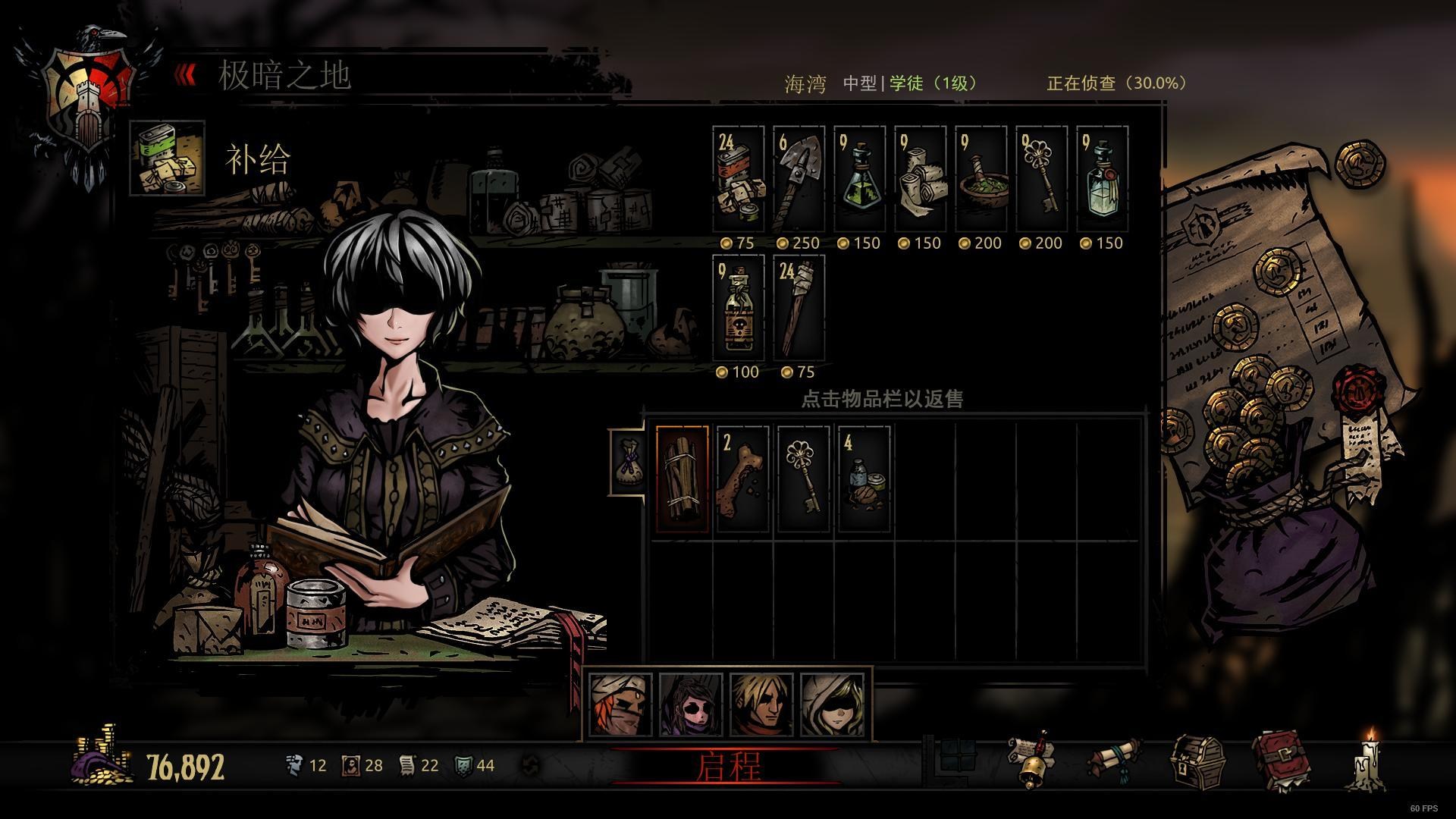
Task: Click the 启程 embark button
Action: pyautogui.click(x=726, y=766)
